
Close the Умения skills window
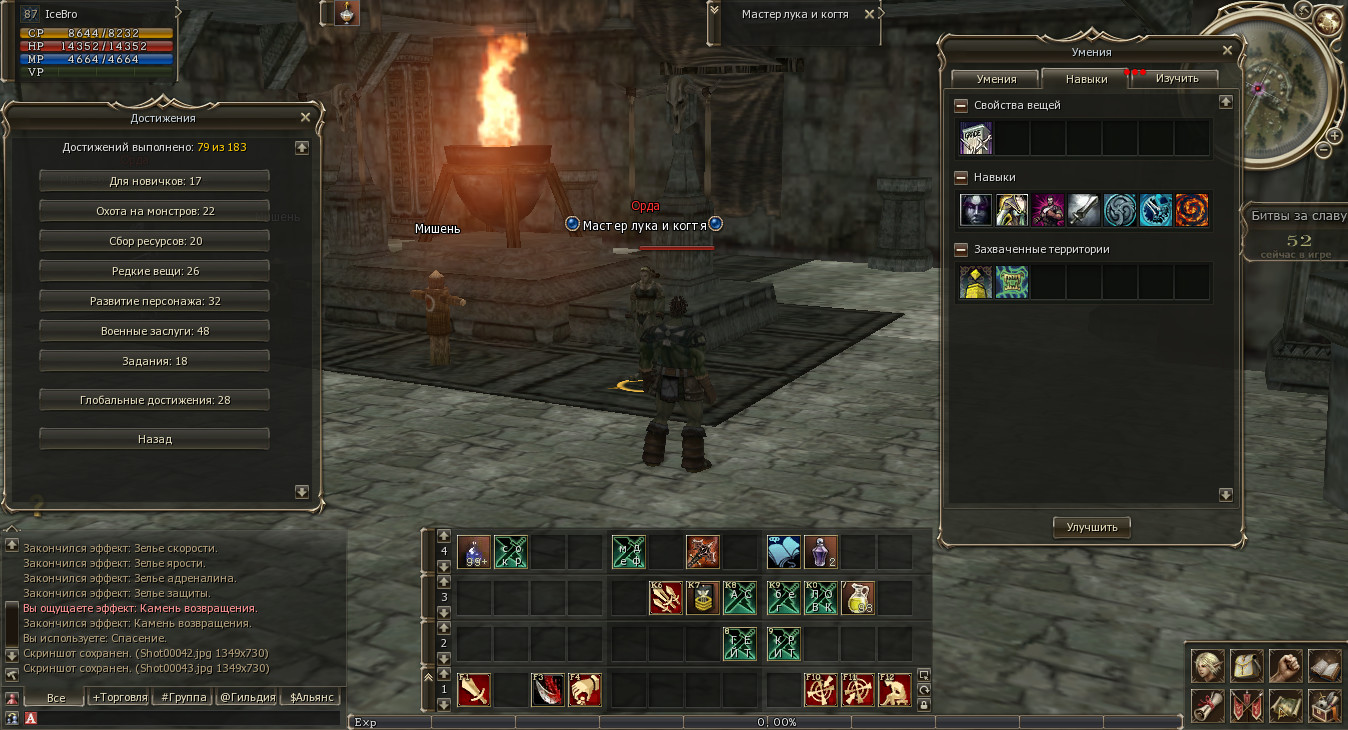[x=1227, y=50]
